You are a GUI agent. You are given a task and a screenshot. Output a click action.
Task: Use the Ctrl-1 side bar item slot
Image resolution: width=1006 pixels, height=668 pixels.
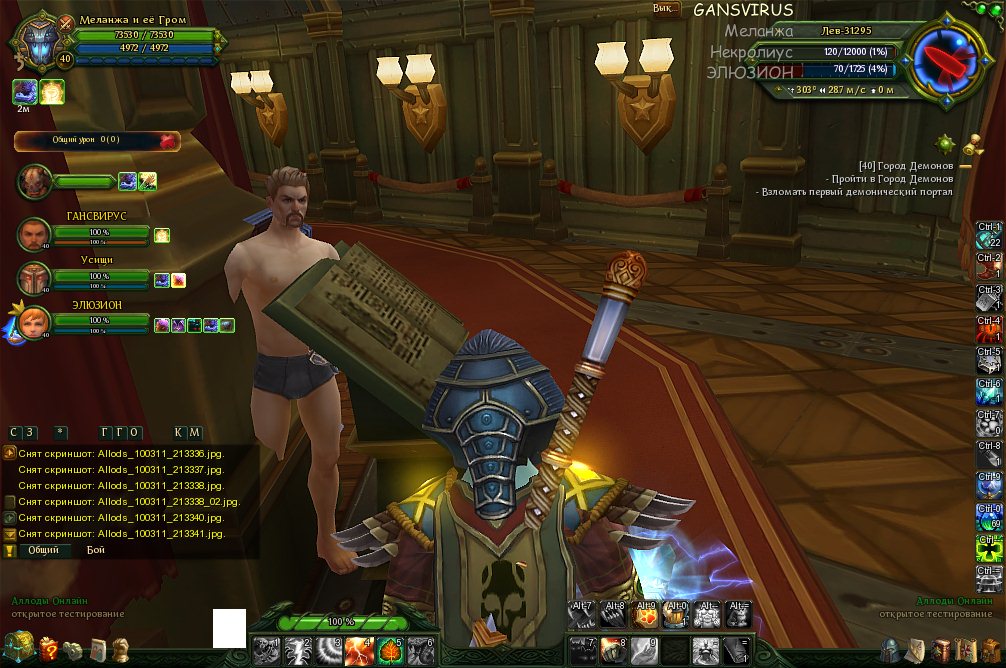point(988,235)
